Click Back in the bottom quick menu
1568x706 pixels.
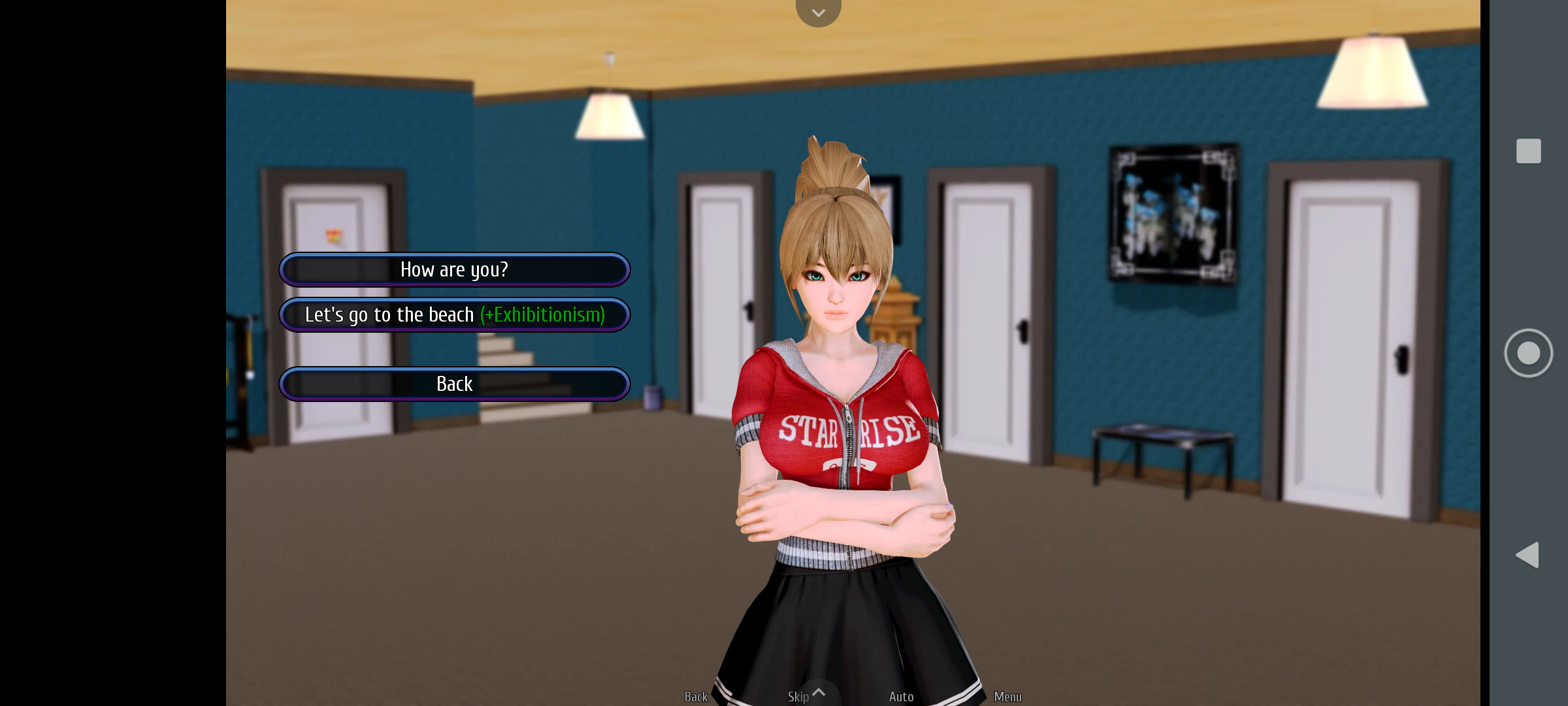coord(696,696)
